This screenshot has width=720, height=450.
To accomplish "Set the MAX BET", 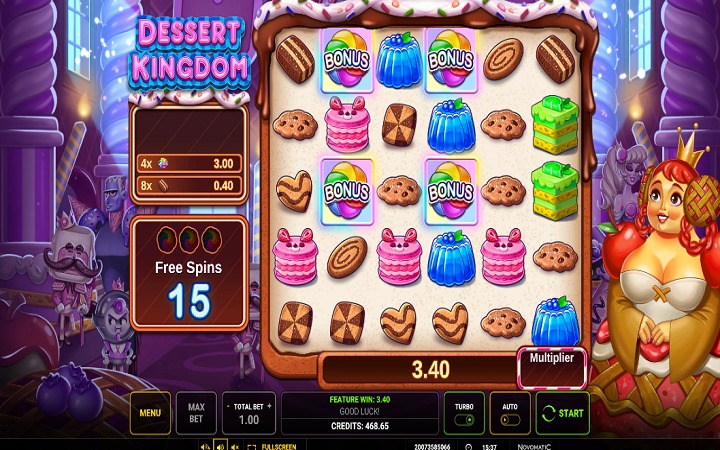I will pyautogui.click(x=196, y=412).
